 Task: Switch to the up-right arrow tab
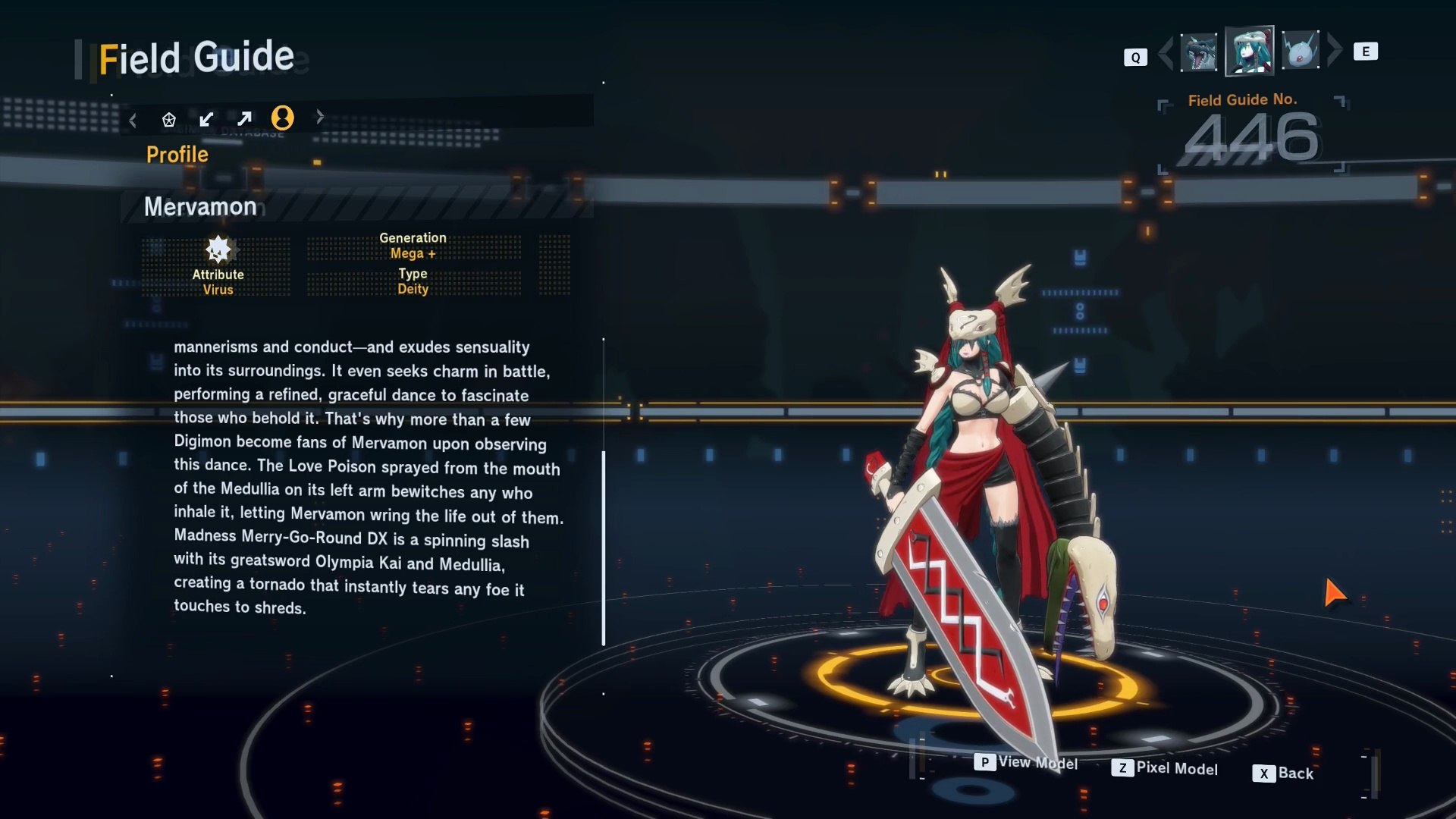(x=244, y=119)
